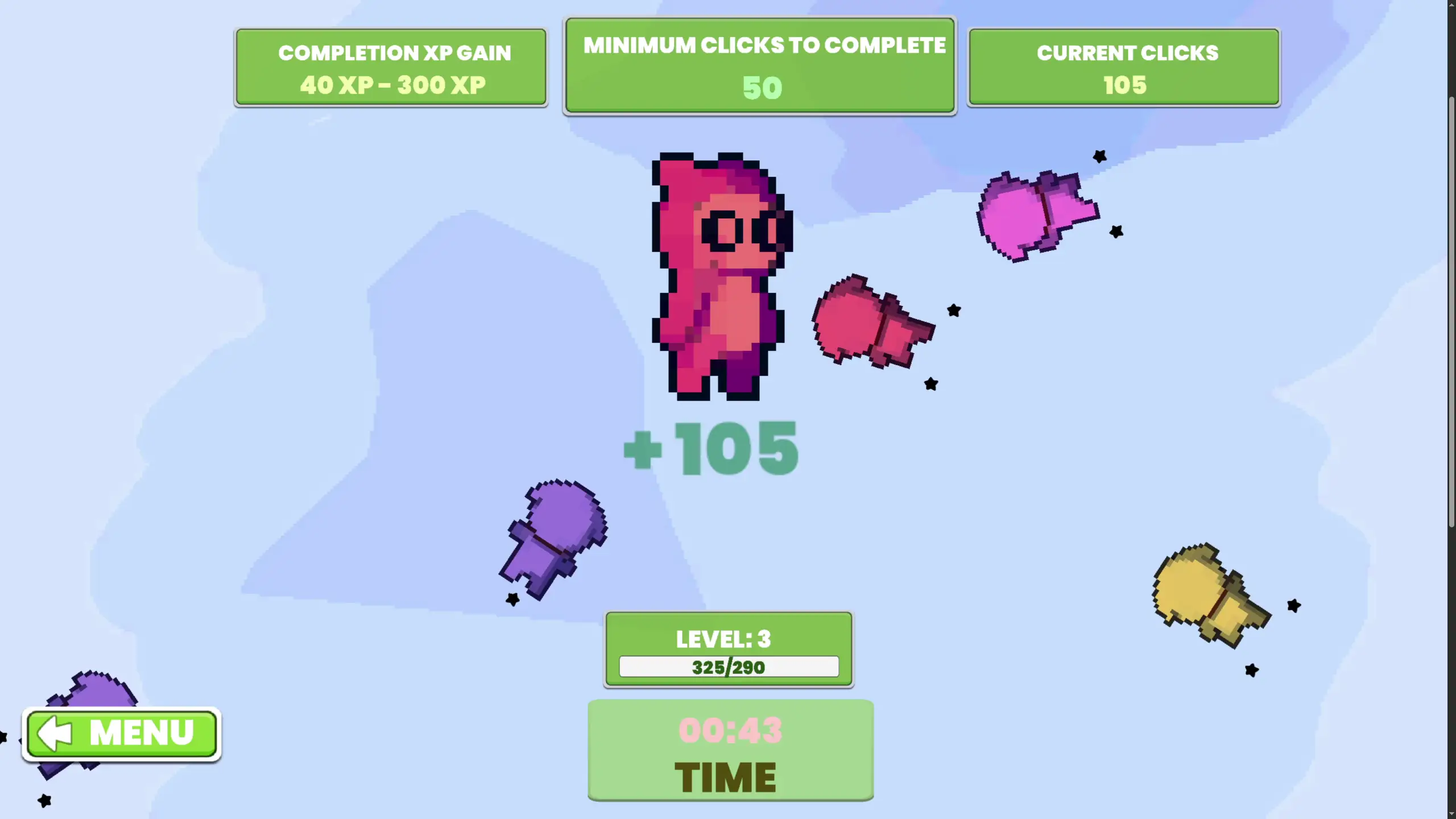Click the star below the purple critter
Viewport: 1456px width, 819px height.
[512, 598]
